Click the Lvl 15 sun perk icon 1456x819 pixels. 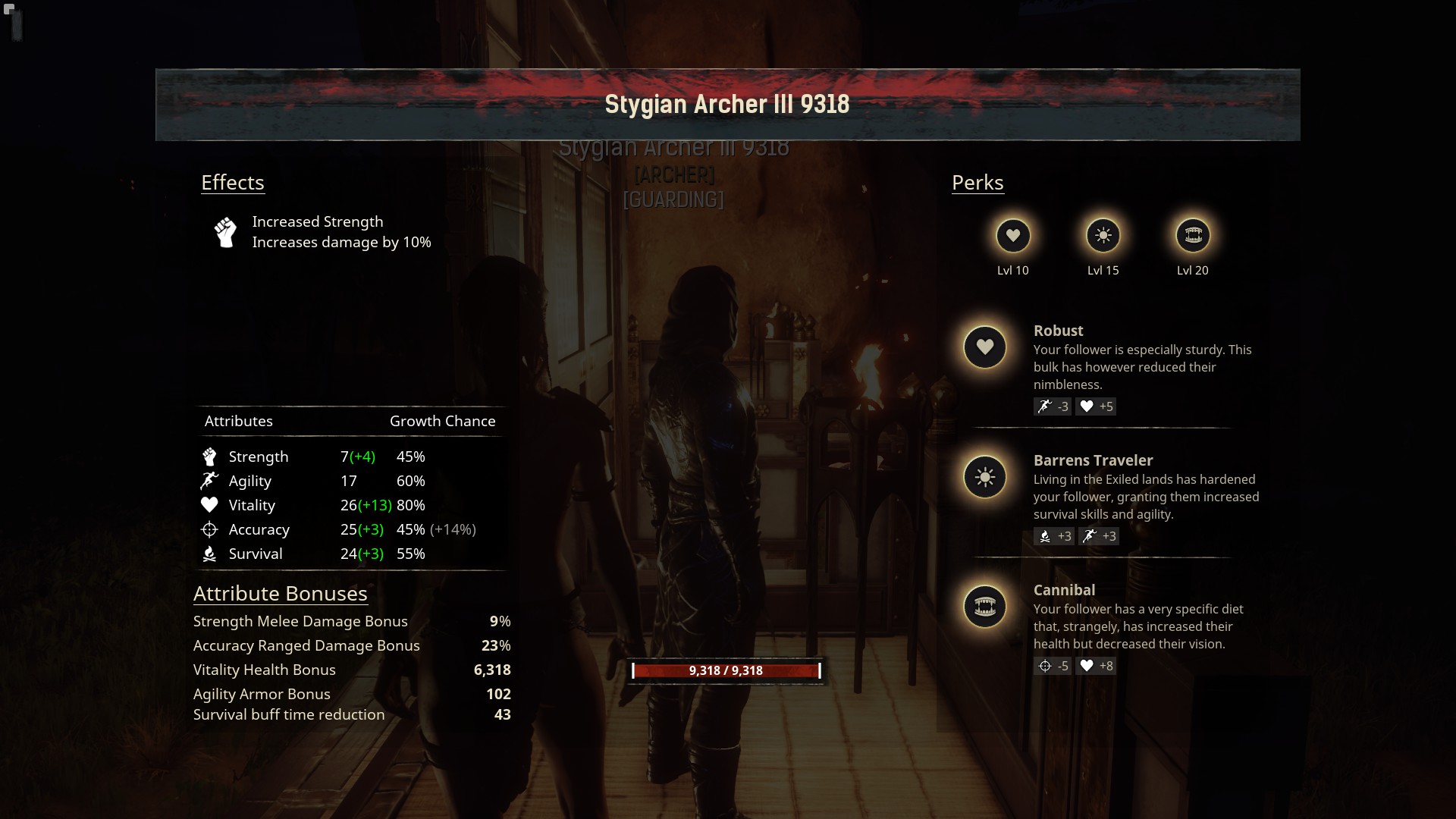click(1103, 236)
